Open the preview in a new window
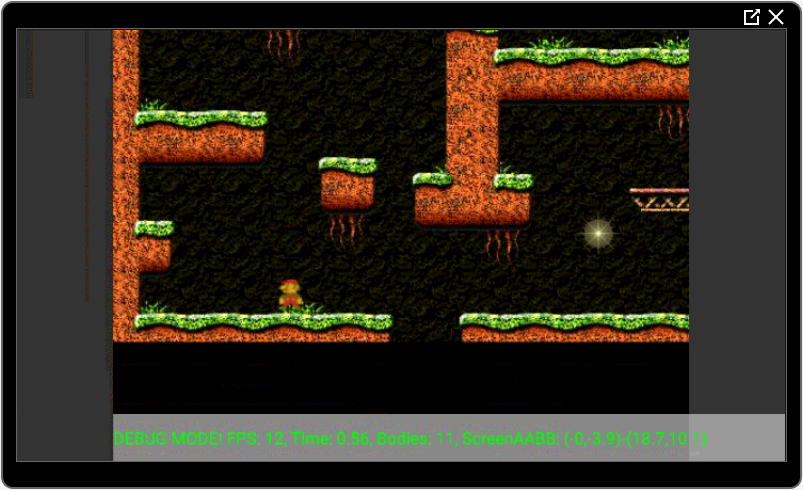 pos(751,17)
